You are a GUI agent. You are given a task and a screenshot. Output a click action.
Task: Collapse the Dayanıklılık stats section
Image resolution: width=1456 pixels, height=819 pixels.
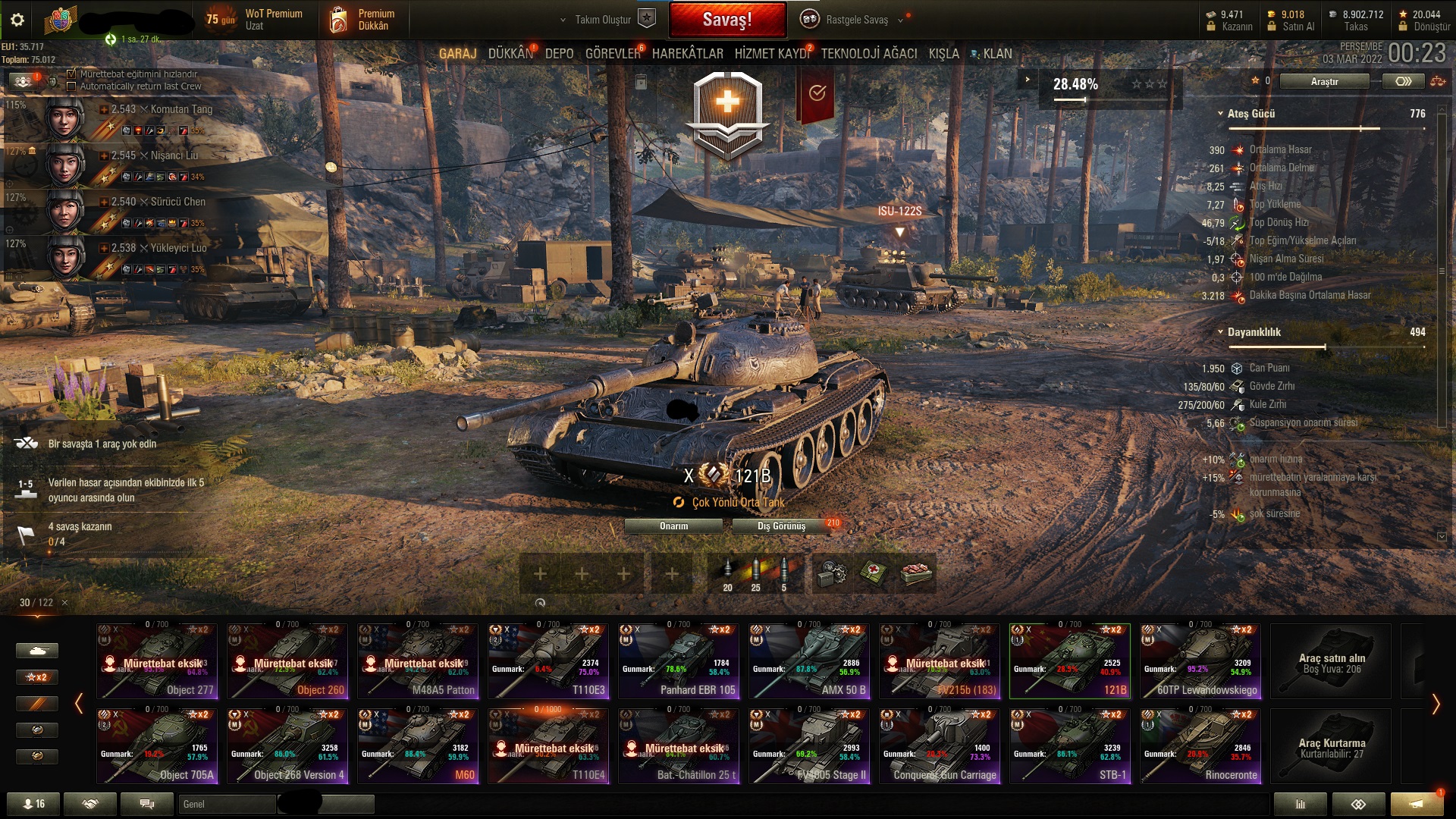click(1222, 331)
